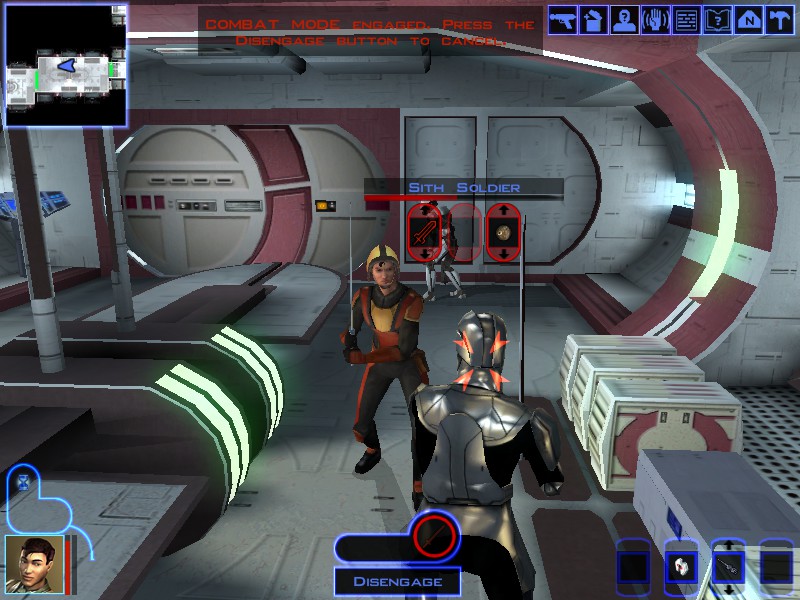Open the map icon marked N
Image resolution: width=800 pixels, height=600 pixels.
click(x=748, y=20)
